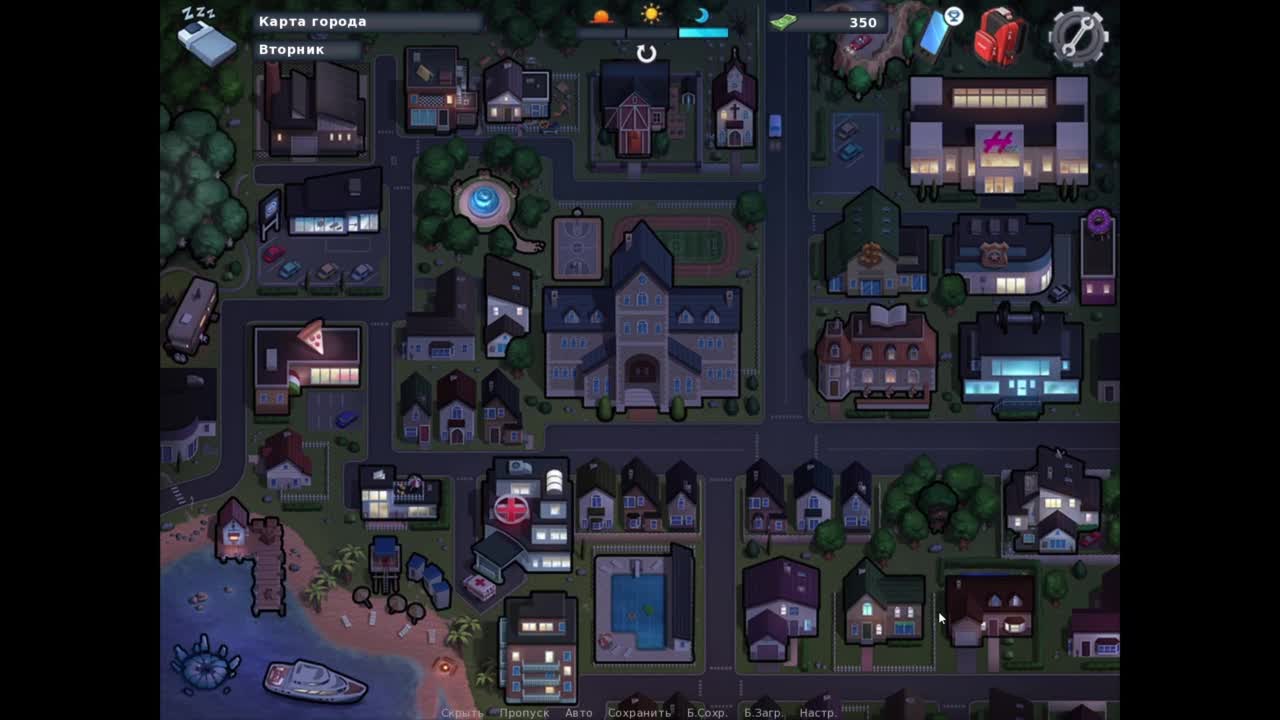Go to the church with cross
The width and height of the screenshot is (1280, 720).
pyautogui.click(x=734, y=107)
